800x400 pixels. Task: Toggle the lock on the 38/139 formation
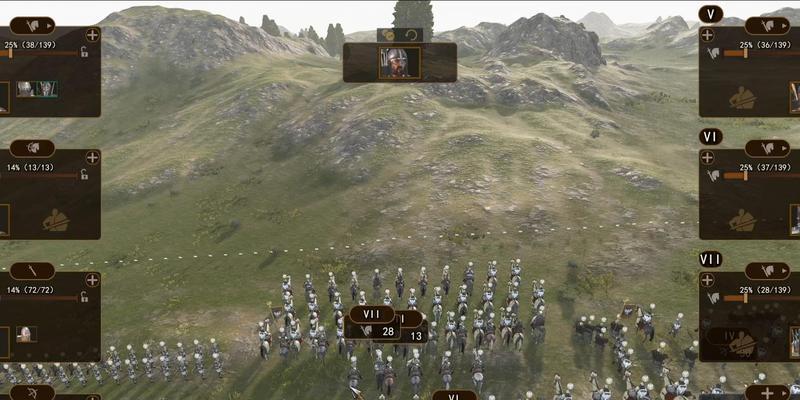(85, 52)
